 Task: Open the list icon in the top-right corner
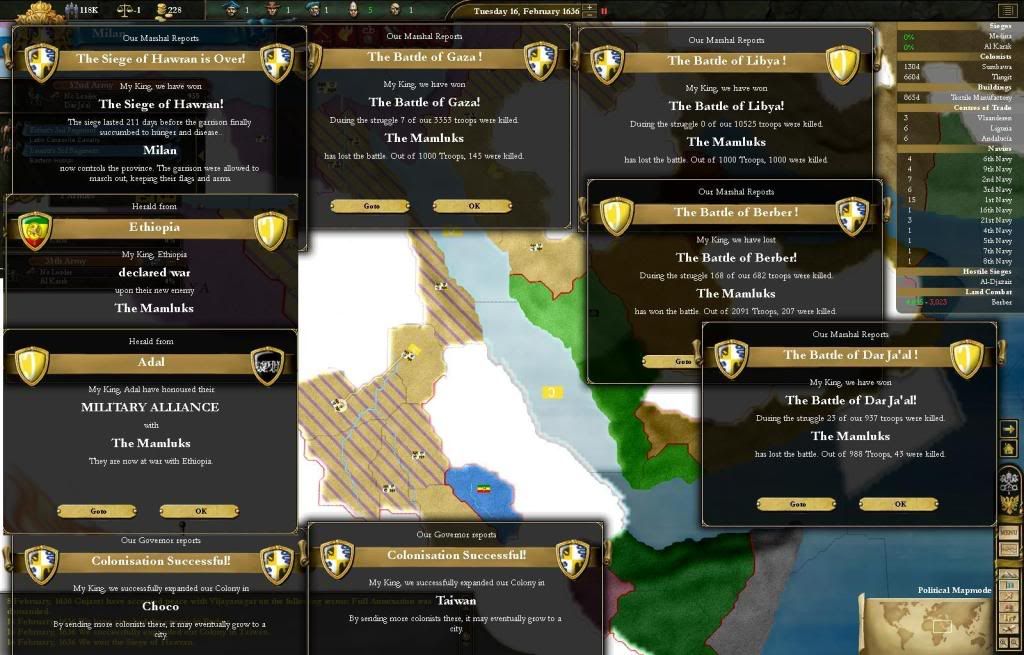click(x=1006, y=11)
